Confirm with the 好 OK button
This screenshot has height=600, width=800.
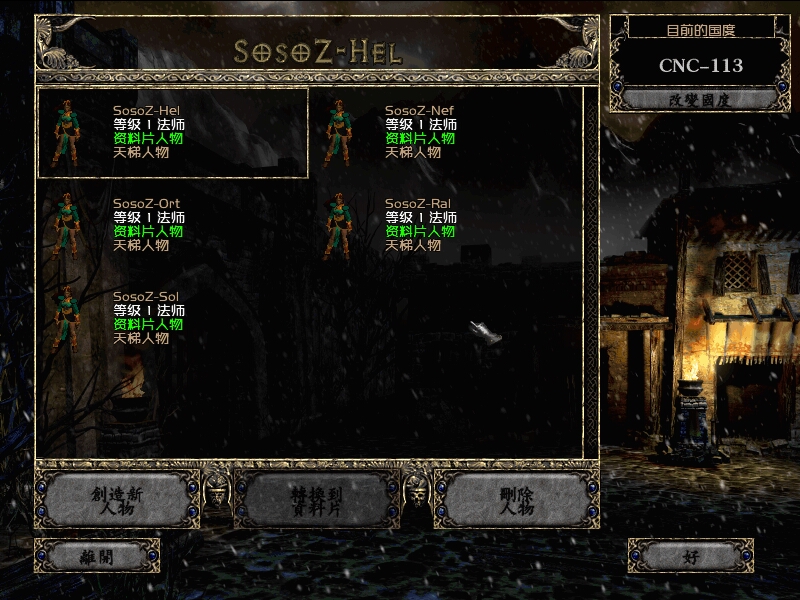[x=691, y=556]
